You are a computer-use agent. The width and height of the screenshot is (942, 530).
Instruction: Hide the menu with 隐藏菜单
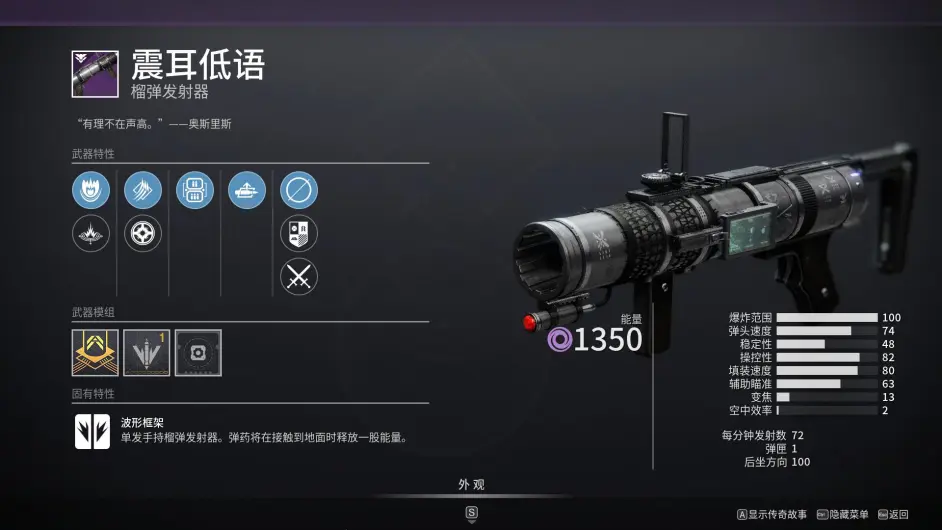[842, 514]
